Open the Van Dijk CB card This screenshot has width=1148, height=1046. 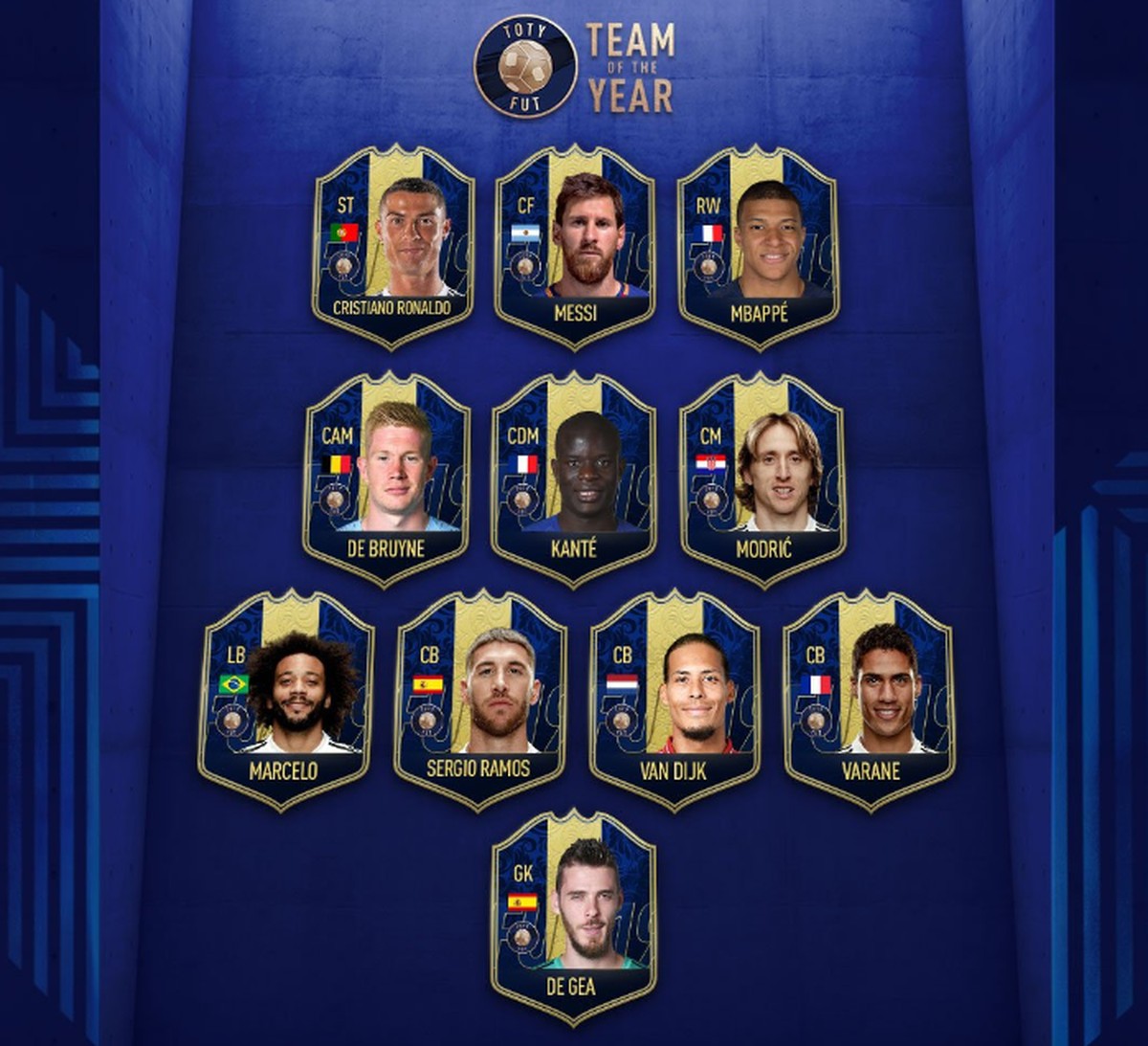tap(674, 701)
